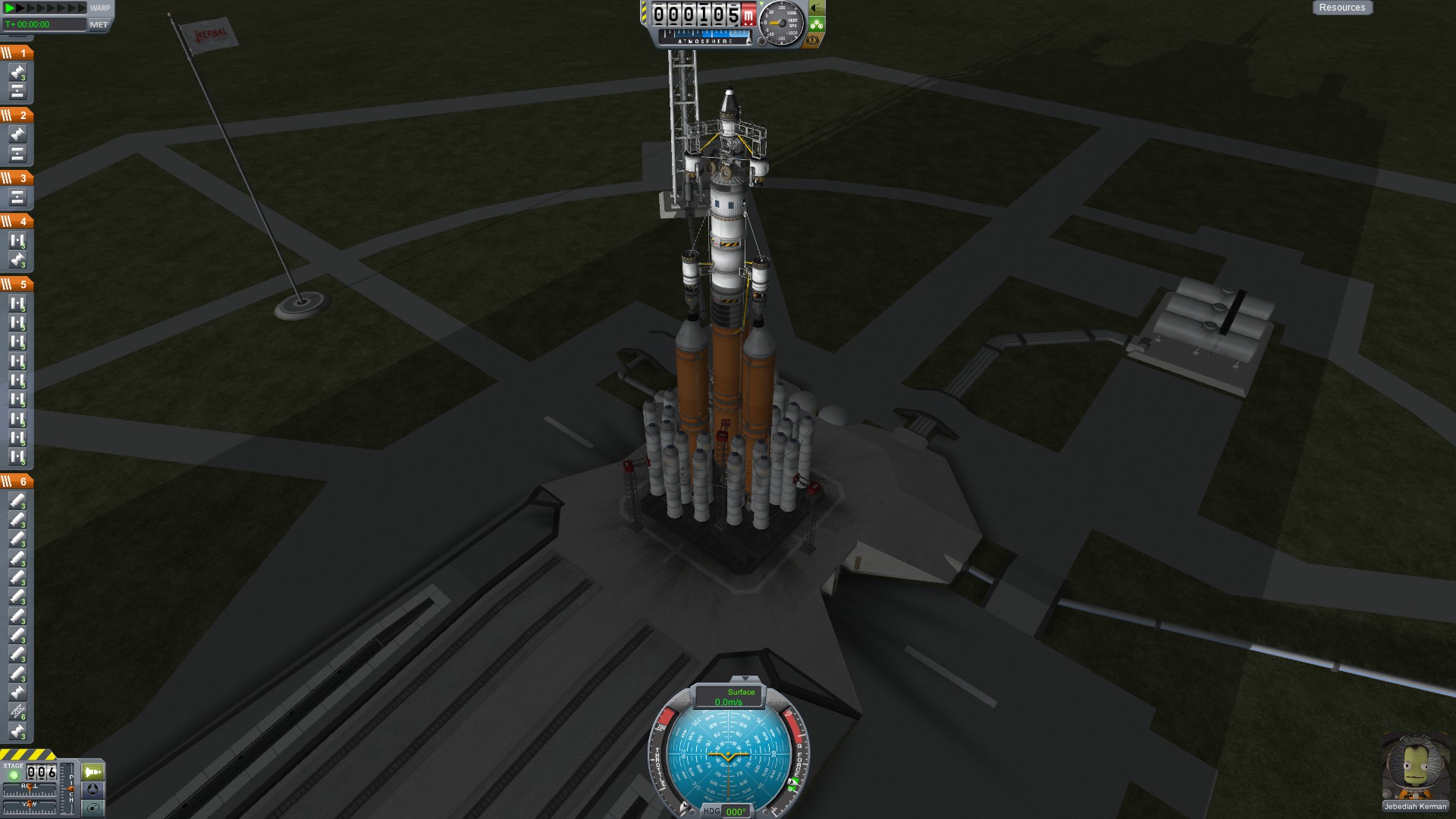Click the red altimeter mode indicator
This screenshot has width=1456, height=819.
click(748, 15)
